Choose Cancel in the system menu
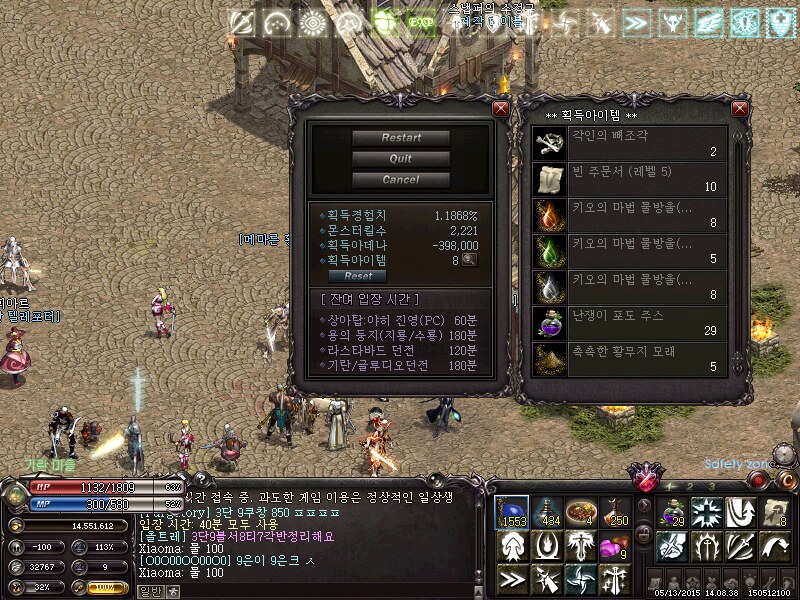The image size is (800, 600). pos(400,180)
